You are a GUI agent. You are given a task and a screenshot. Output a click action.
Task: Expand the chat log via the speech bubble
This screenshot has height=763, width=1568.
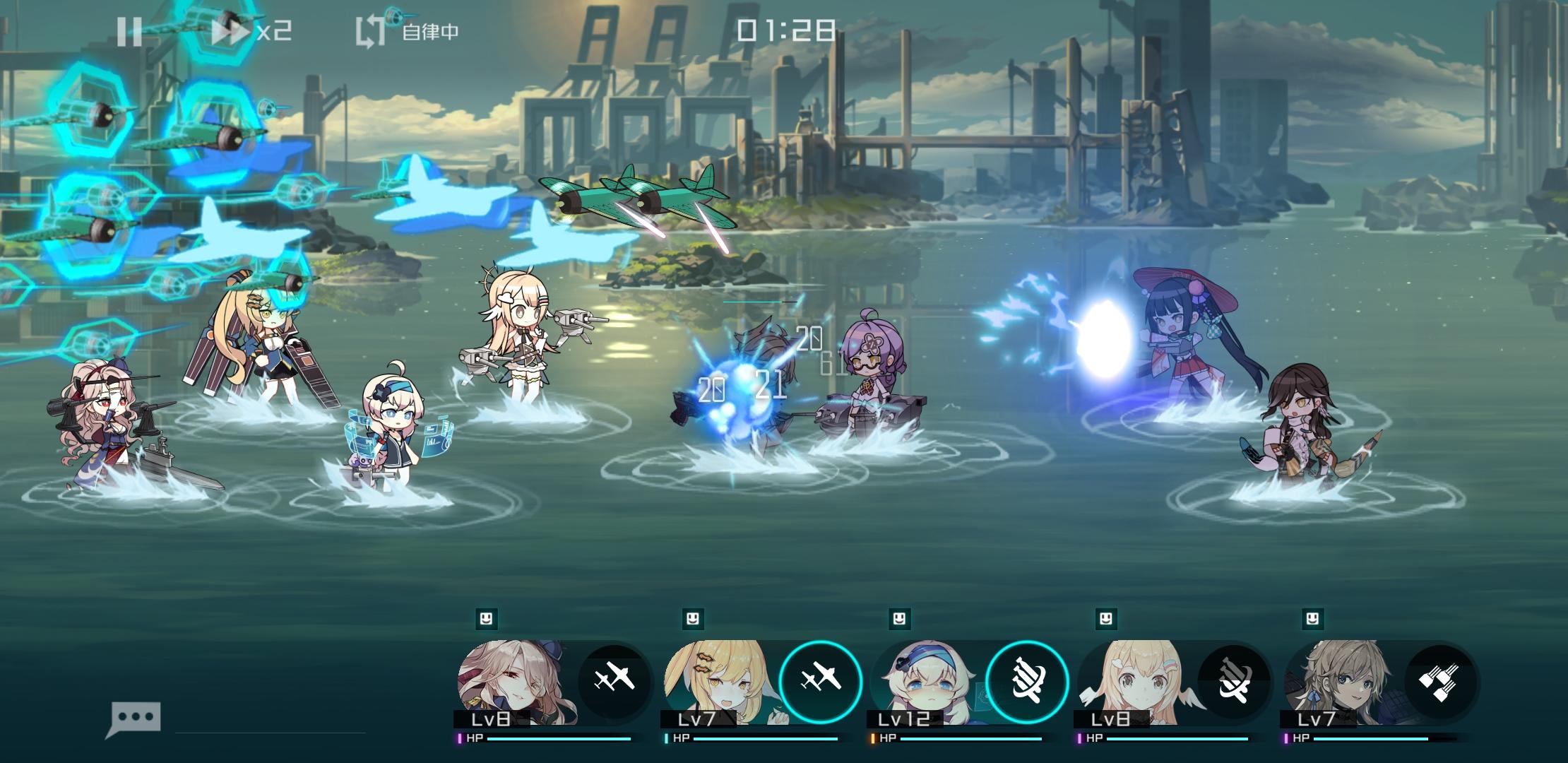(136, 716)
